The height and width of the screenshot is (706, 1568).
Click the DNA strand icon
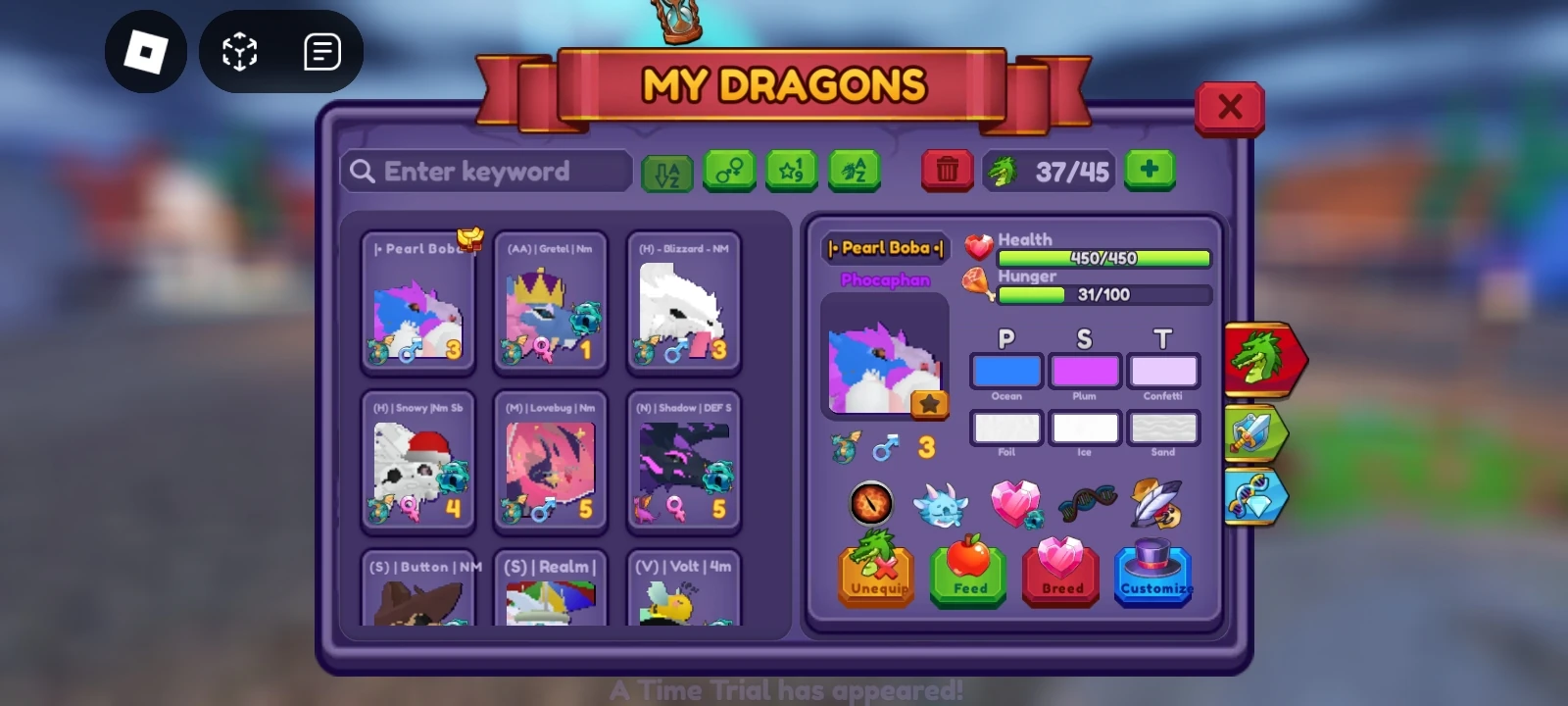point(1087,502)
